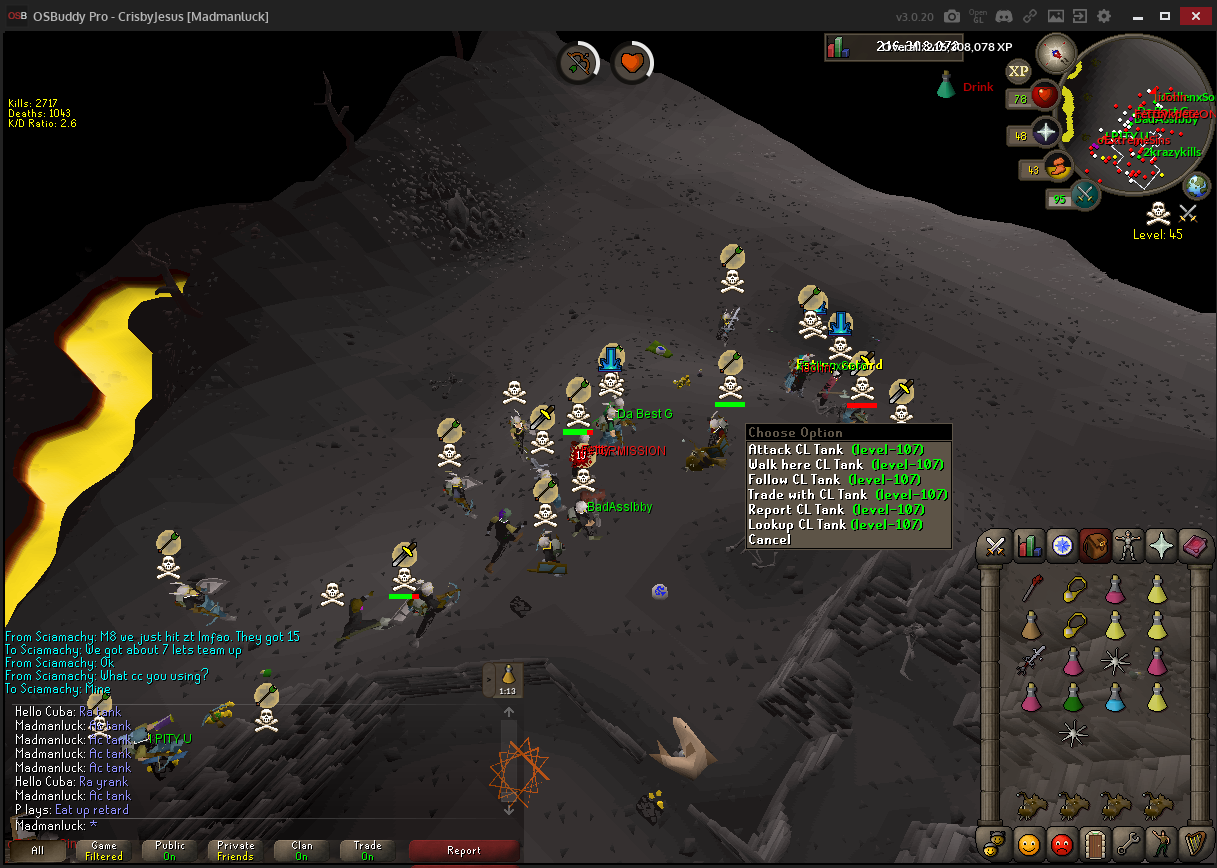Click the compass to face north

(1055, 52)
